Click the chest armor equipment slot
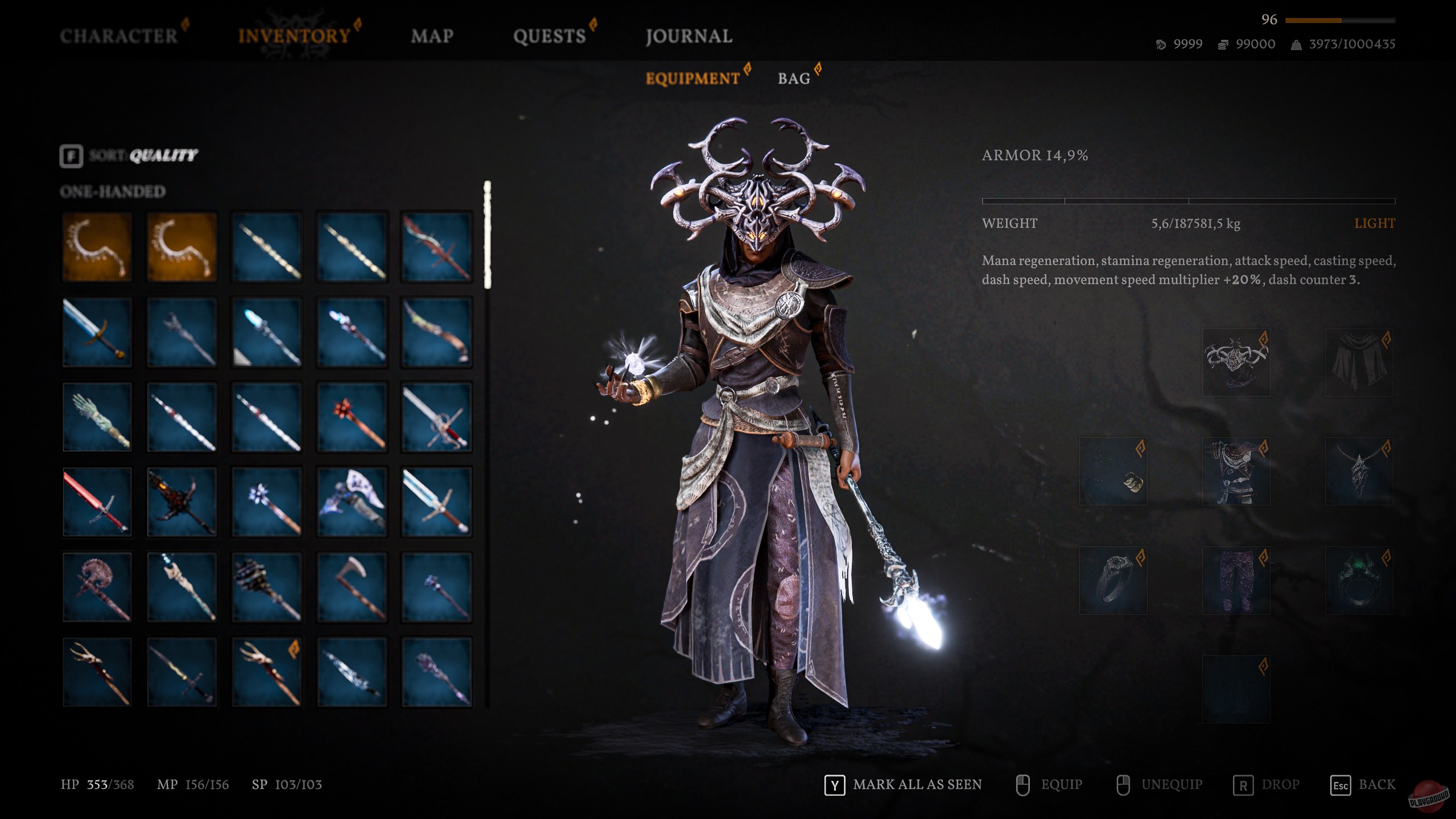Viewport: 1456px width, 819px height. tap(1236, 471)
